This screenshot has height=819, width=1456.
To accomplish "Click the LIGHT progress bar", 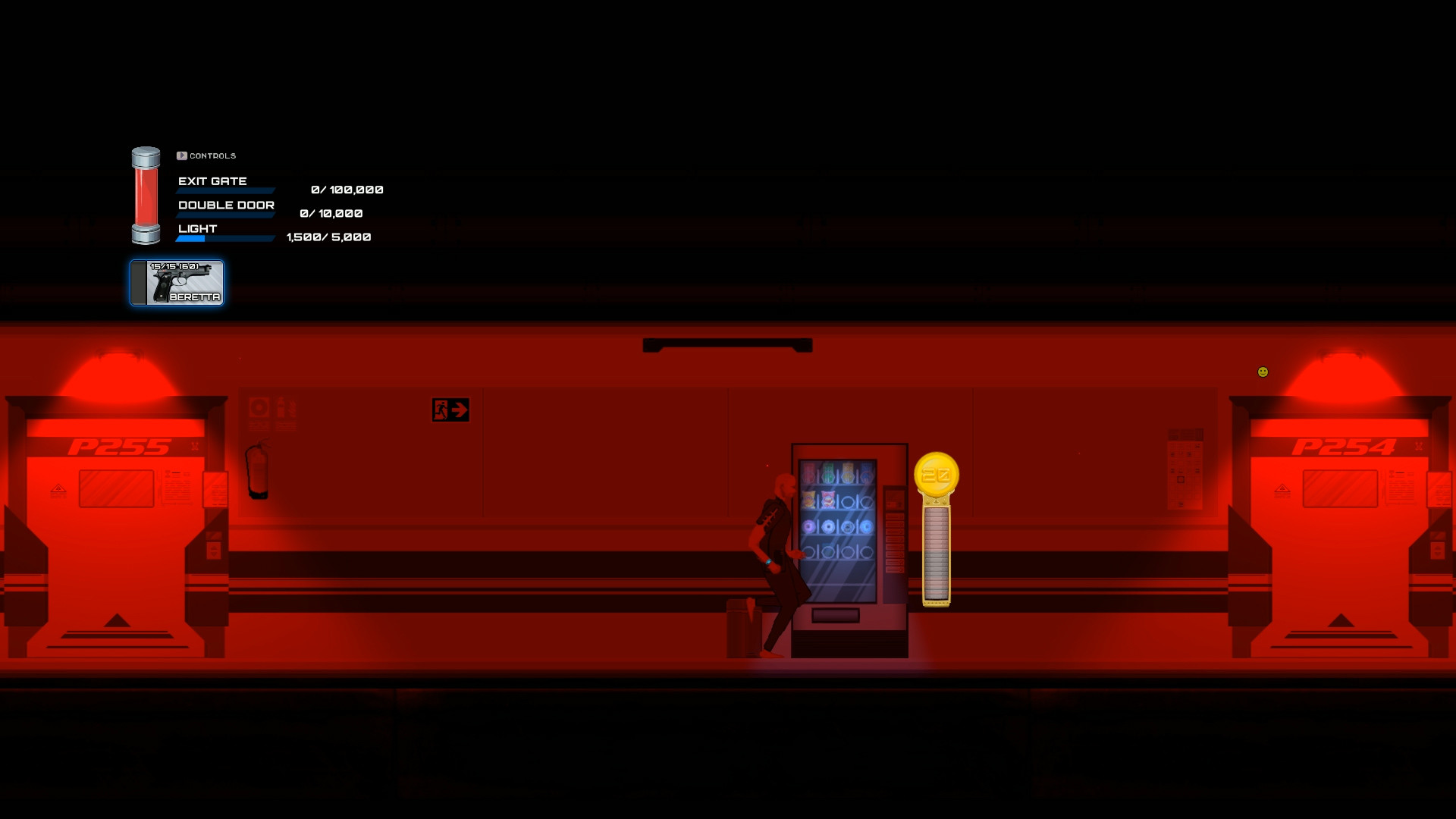I will pyautogui.click(x=224, y=237).
